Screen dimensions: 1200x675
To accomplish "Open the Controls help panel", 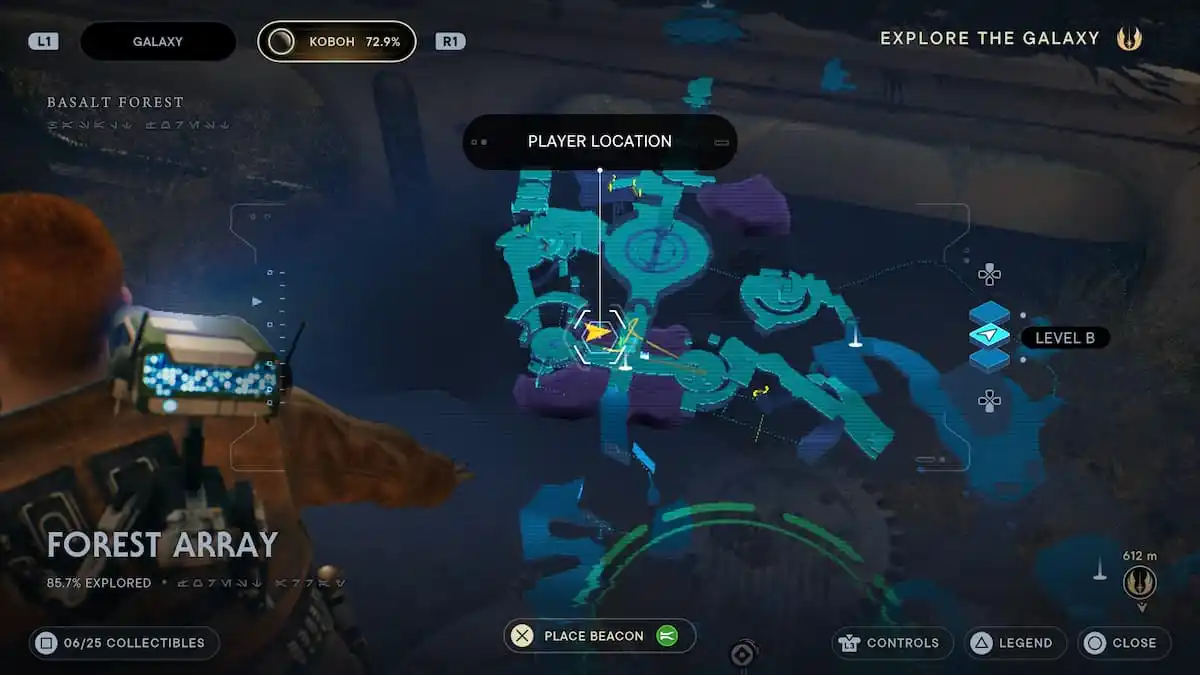I will click(892, 643).
